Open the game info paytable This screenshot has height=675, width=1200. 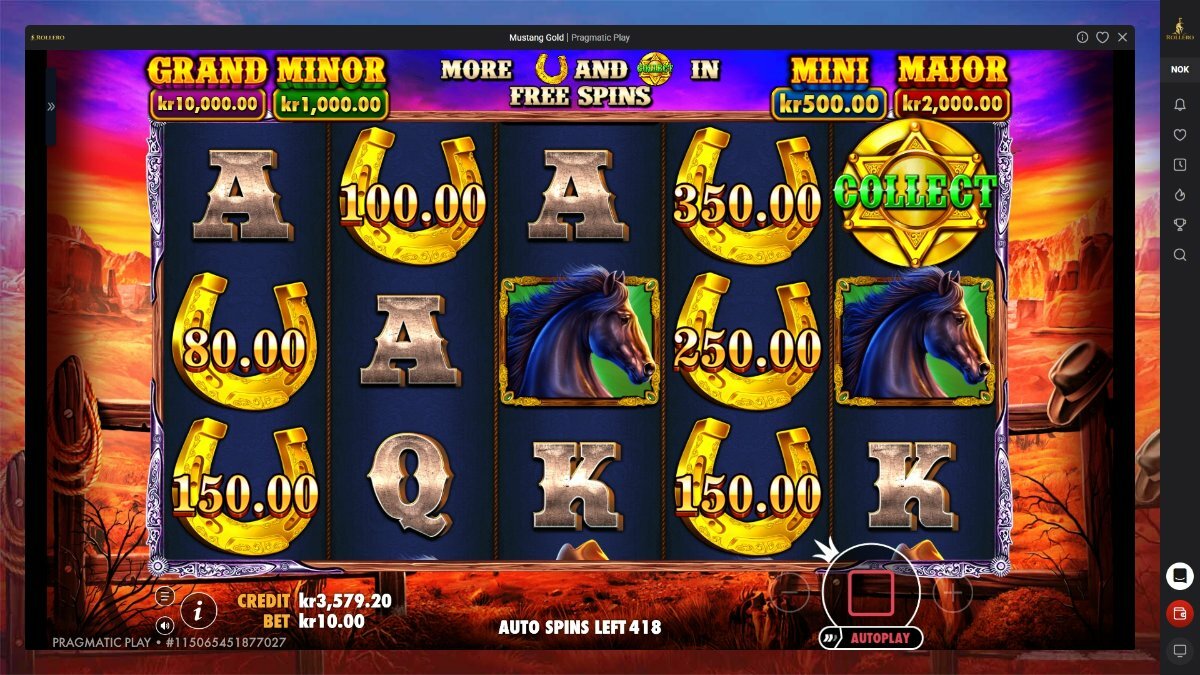(x=199, y=609)
